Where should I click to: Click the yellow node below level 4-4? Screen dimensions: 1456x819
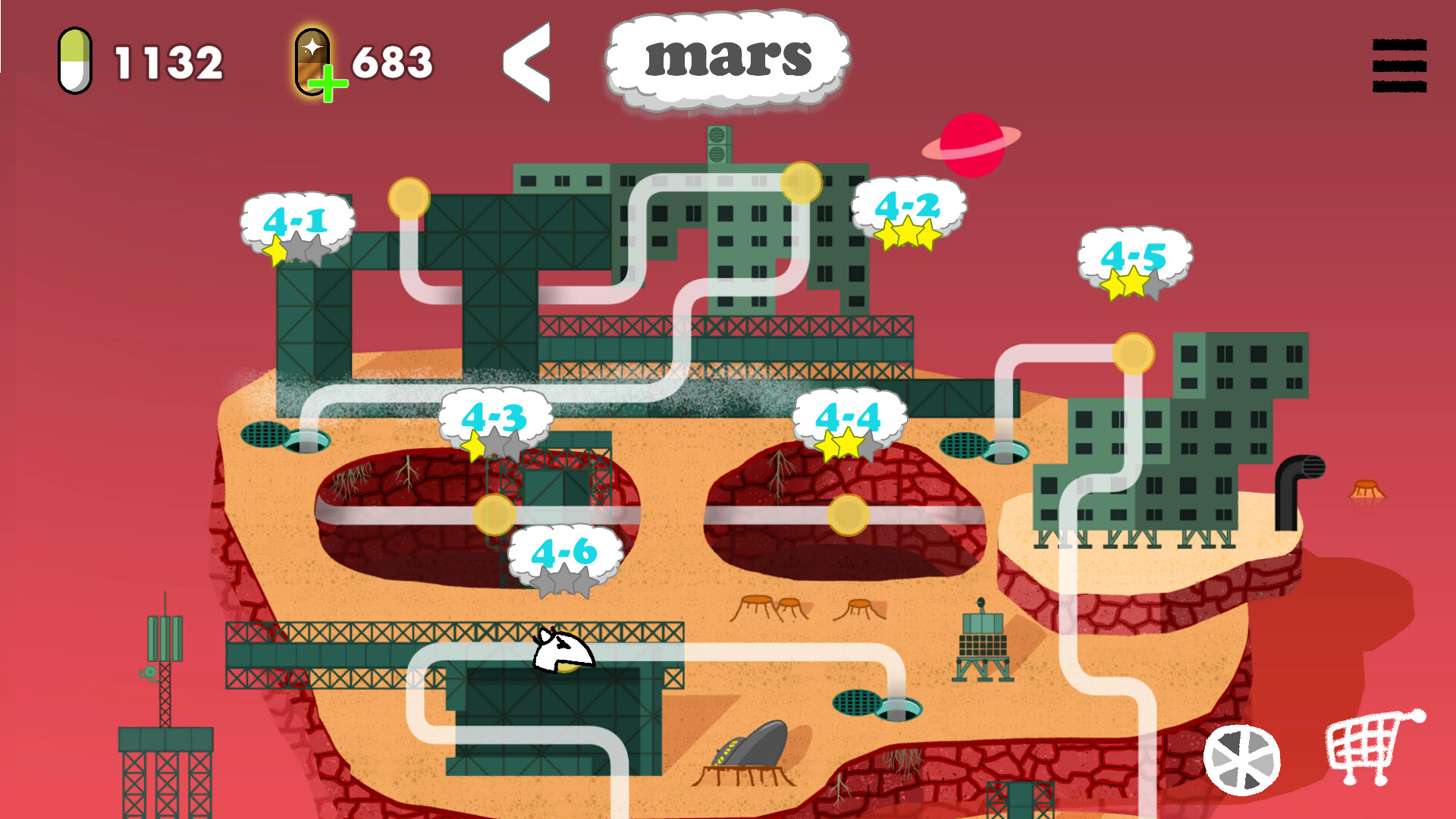847,513
